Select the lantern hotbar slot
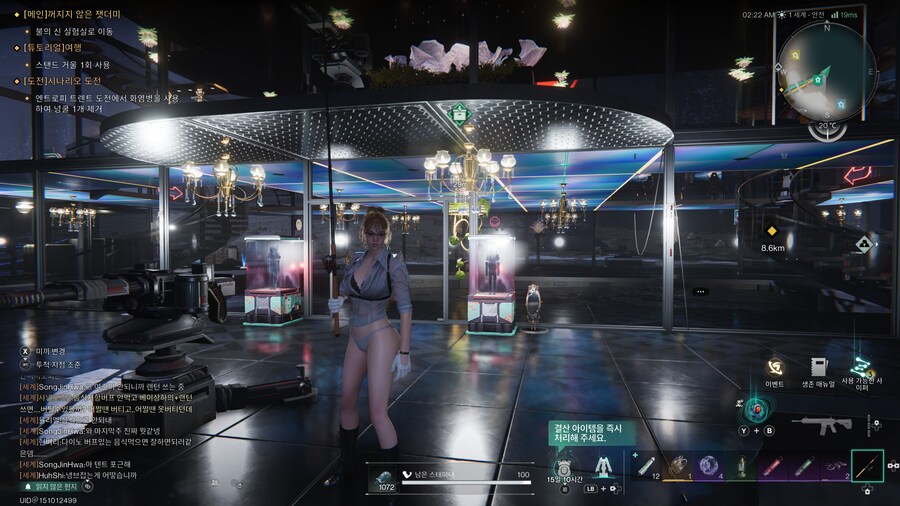 pos(741,466)
